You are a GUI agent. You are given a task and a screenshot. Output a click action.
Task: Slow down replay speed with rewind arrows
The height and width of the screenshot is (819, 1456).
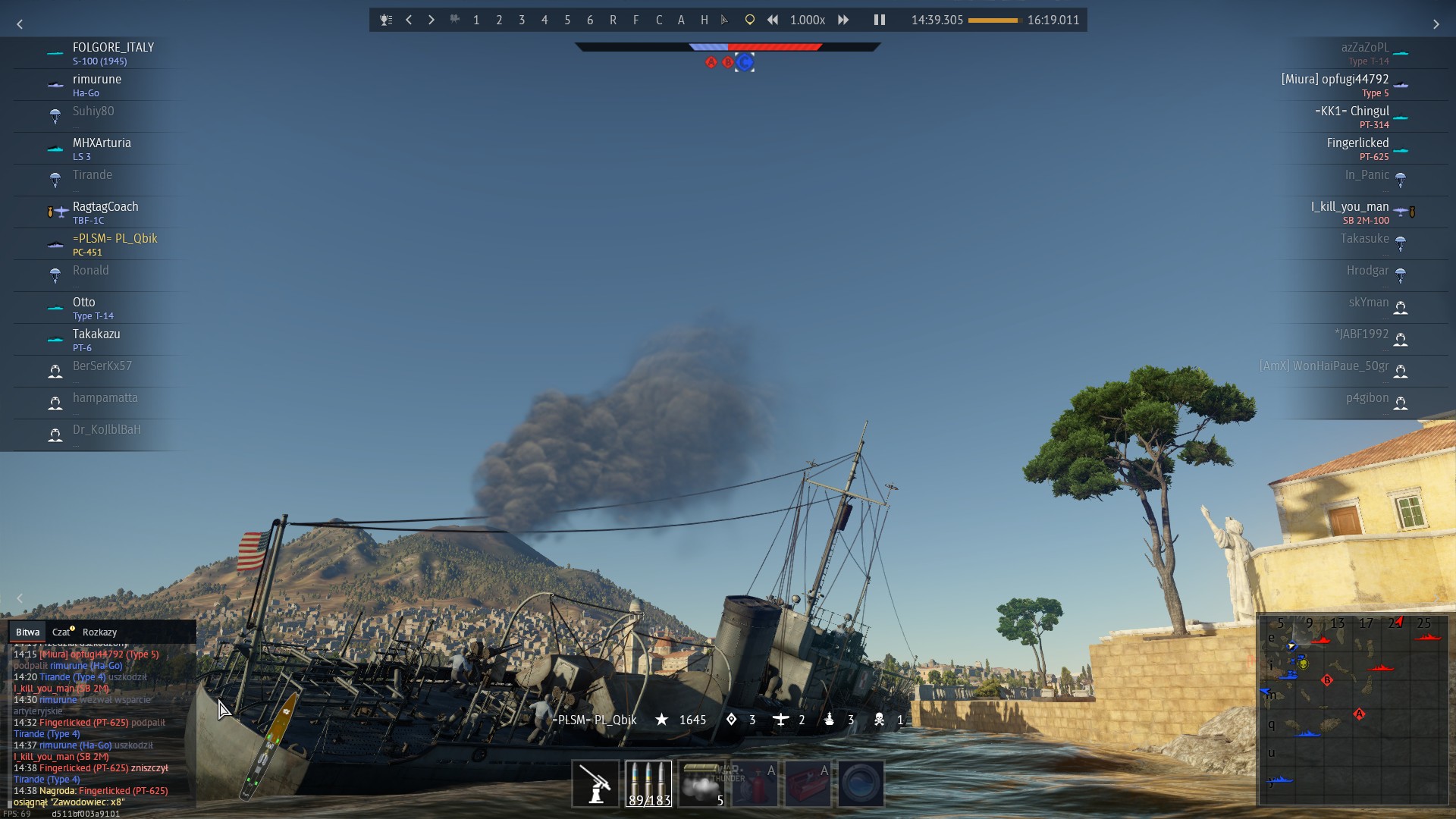(773, 20)
